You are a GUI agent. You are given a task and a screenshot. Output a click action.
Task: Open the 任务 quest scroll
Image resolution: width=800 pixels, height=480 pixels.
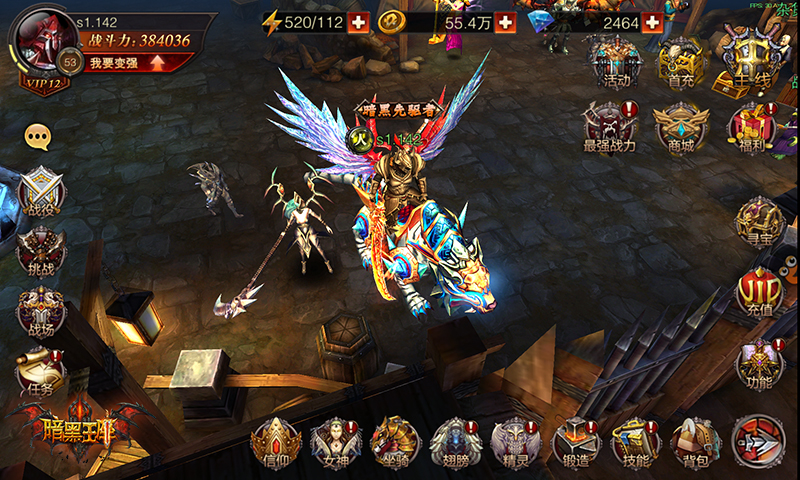41,372
